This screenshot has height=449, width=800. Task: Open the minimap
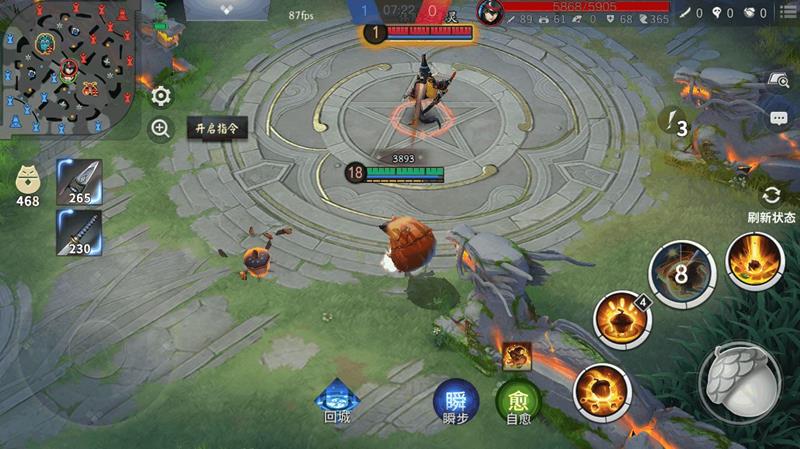point(68,70)
